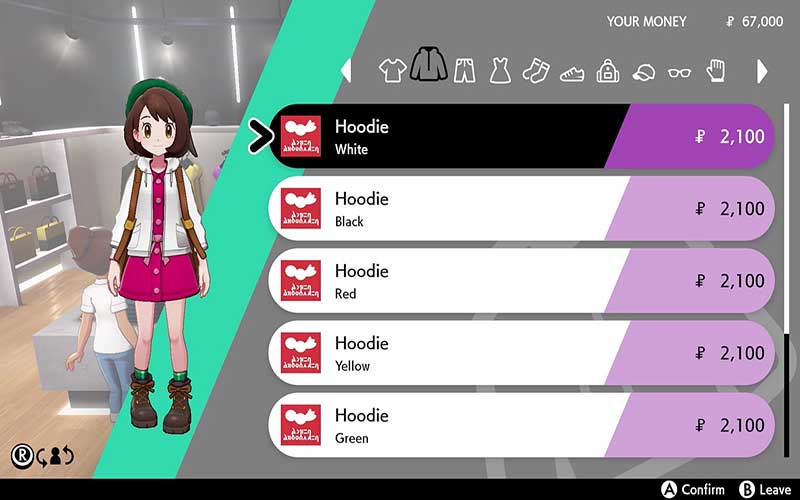Screen dimensions: 800x500
Task: Switch to the shoes category
Action: click(572, 72)
